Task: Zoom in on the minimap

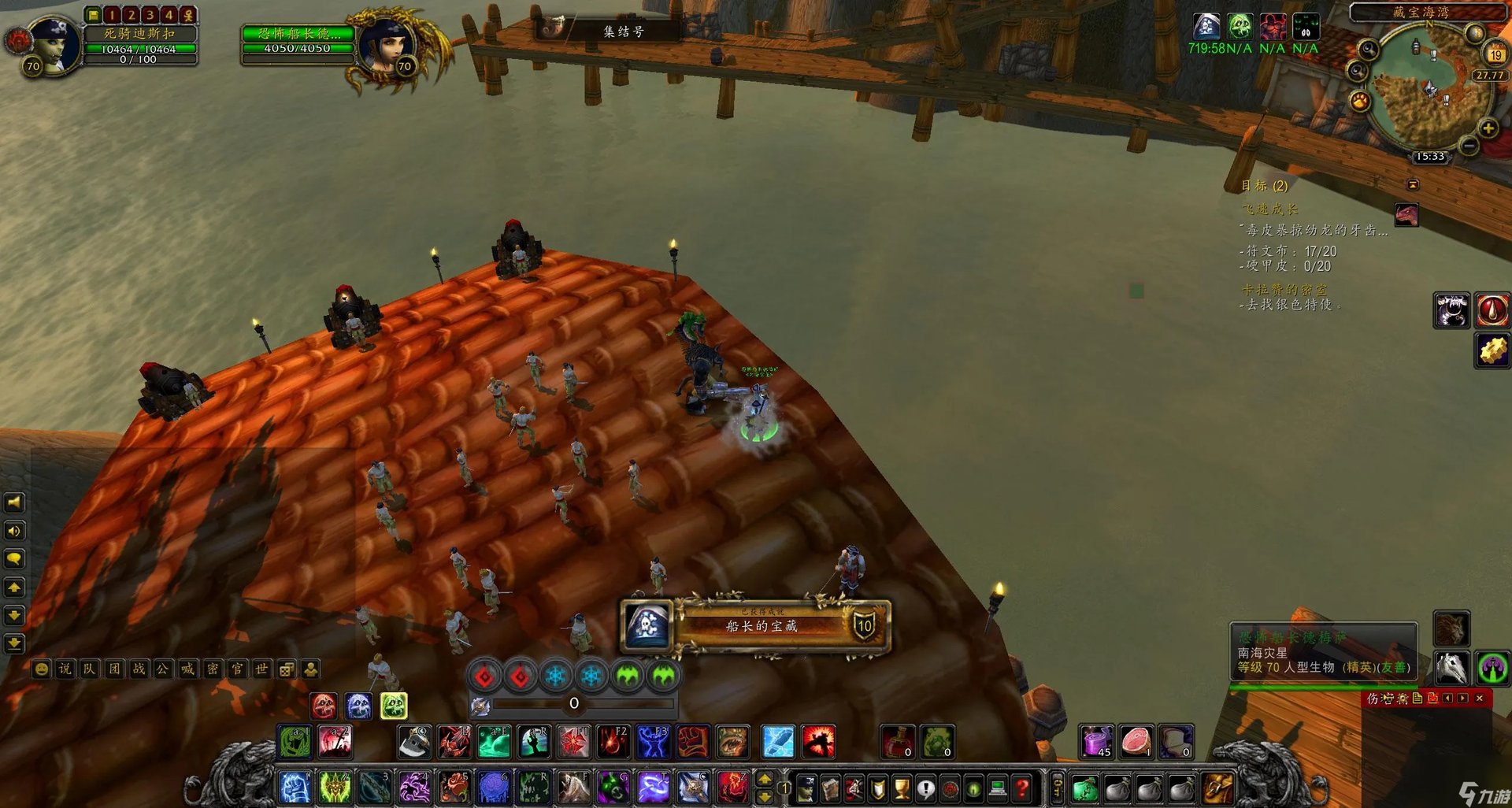Action: tap(1488, 128)
